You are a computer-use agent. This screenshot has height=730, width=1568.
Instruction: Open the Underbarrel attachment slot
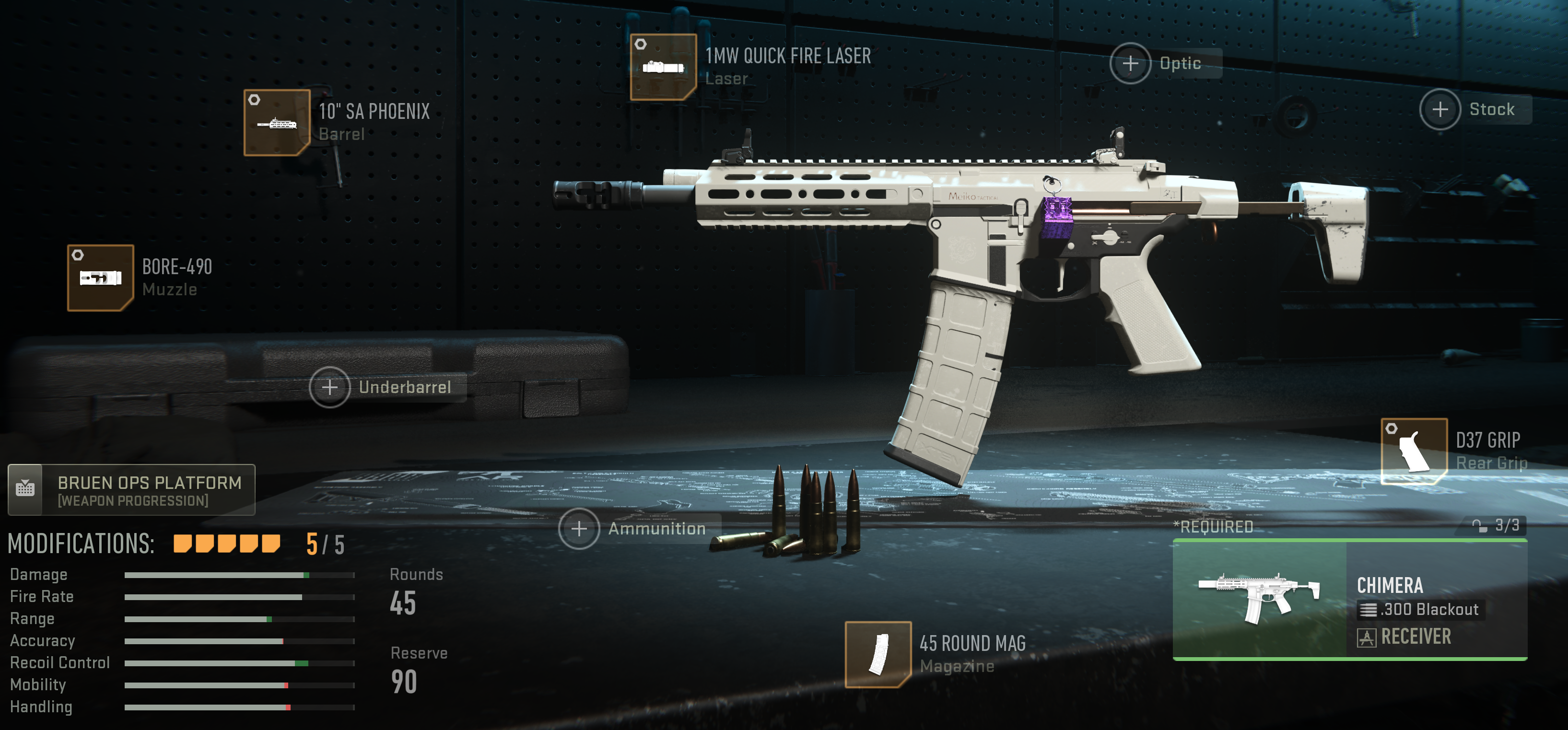tap(329, 386)
